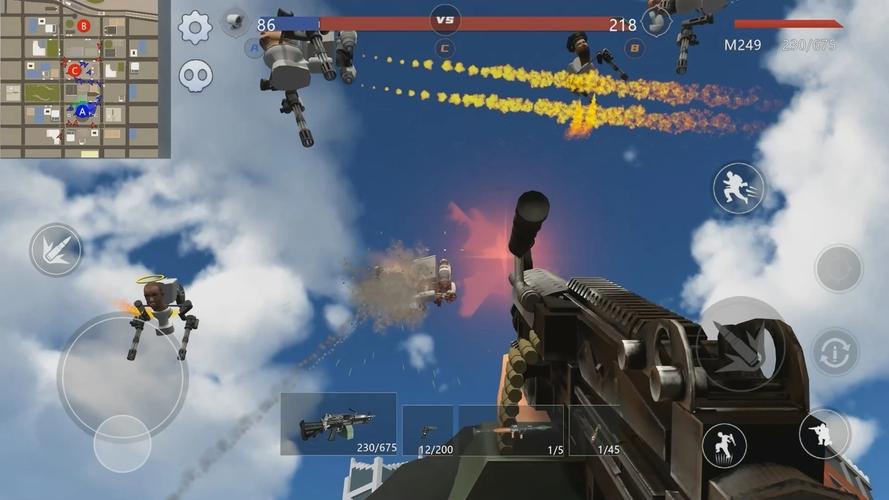The width and height of the screenshot is (889, 500).
Task: Click the capture point C marker on minimap
Action: (75, 70)
